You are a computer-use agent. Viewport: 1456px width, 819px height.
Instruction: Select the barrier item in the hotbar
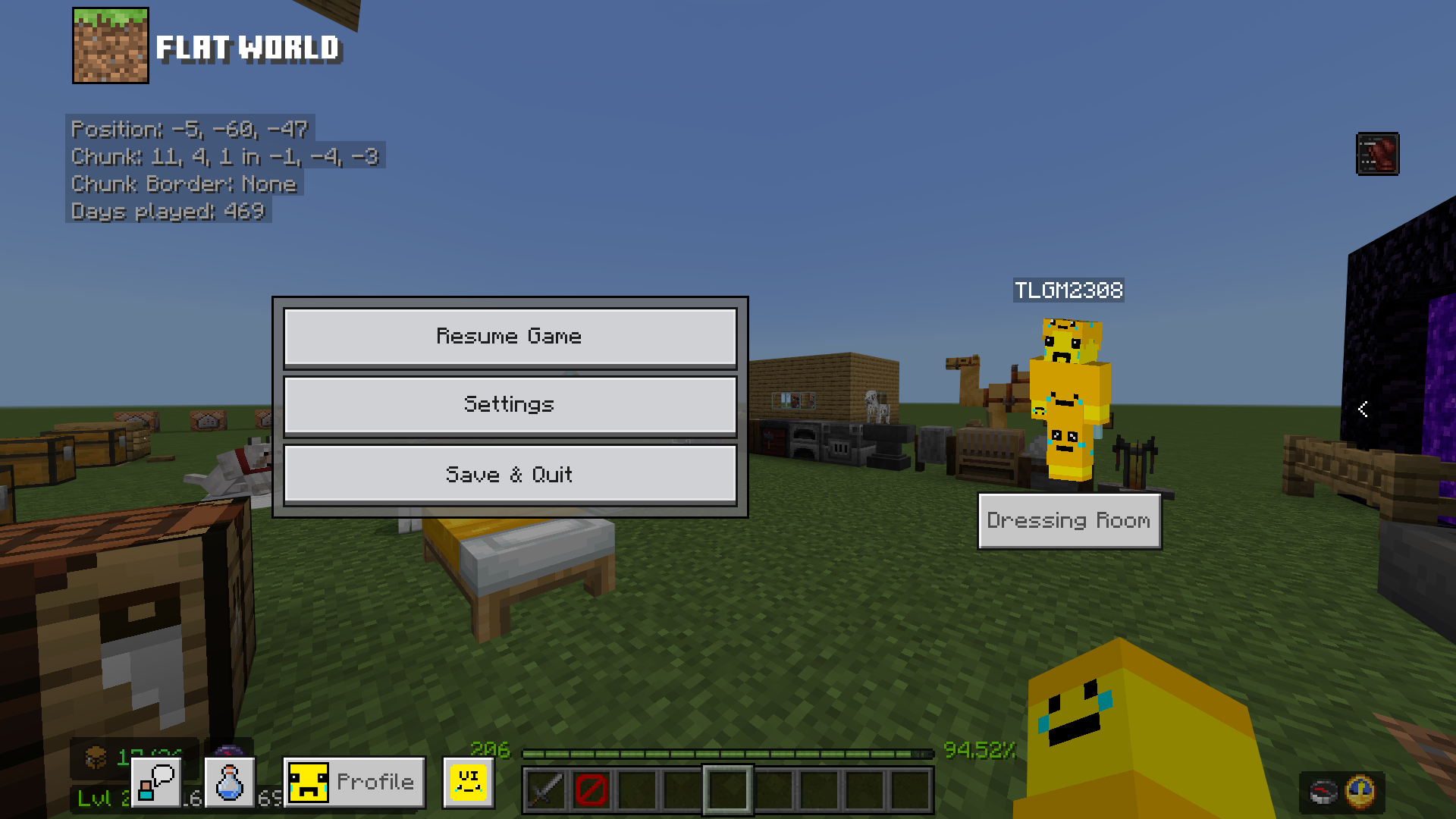592,791
